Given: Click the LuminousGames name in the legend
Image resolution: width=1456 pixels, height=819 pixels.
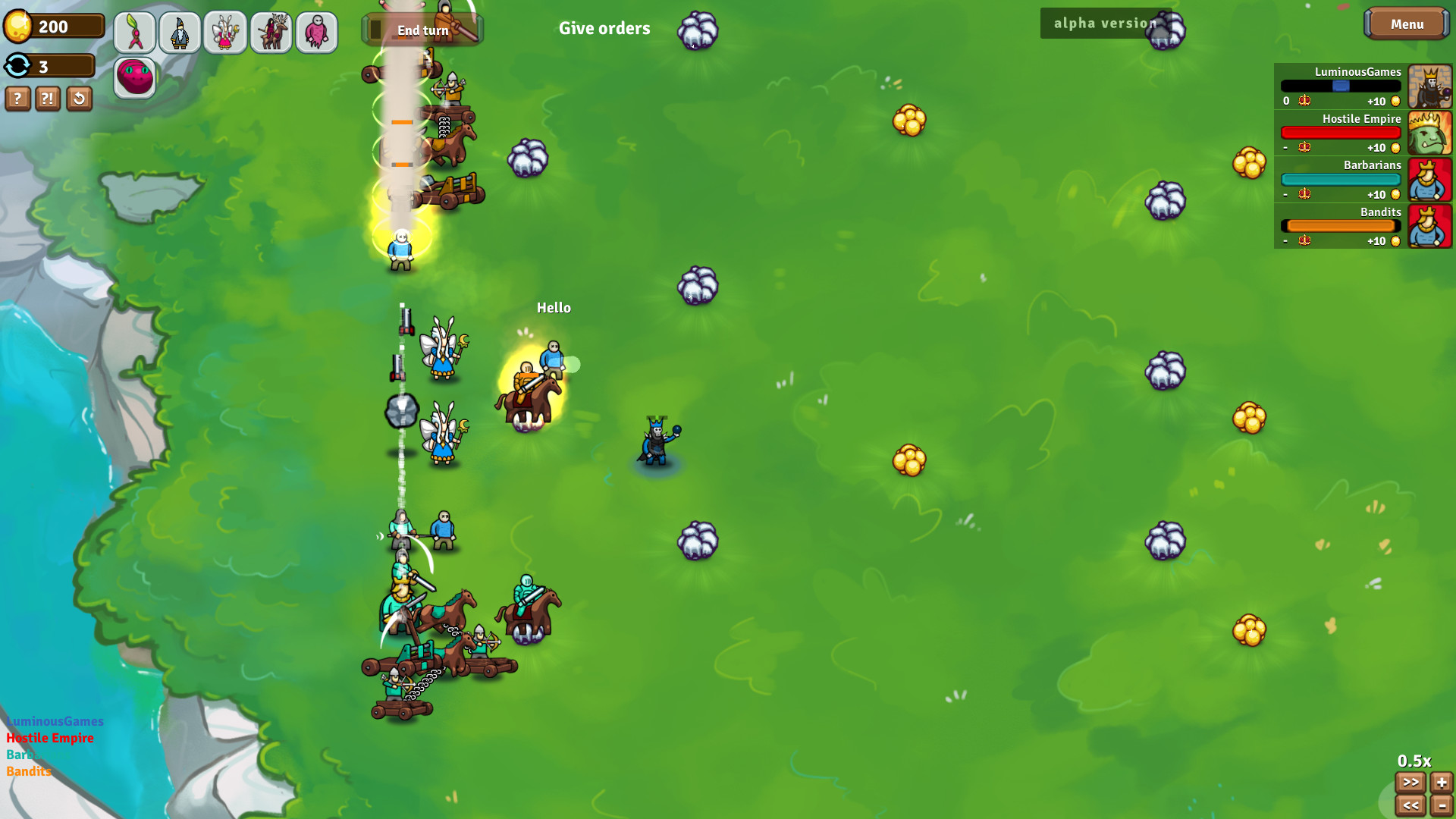Looking at the screenshot, I should (55, 721).
